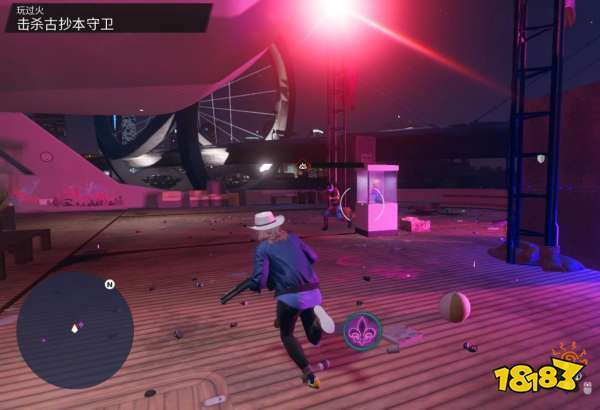Open the circular minimap
The width and height of the screenshot is (600, 410).
pyautogui.click(x=75, y=330)
